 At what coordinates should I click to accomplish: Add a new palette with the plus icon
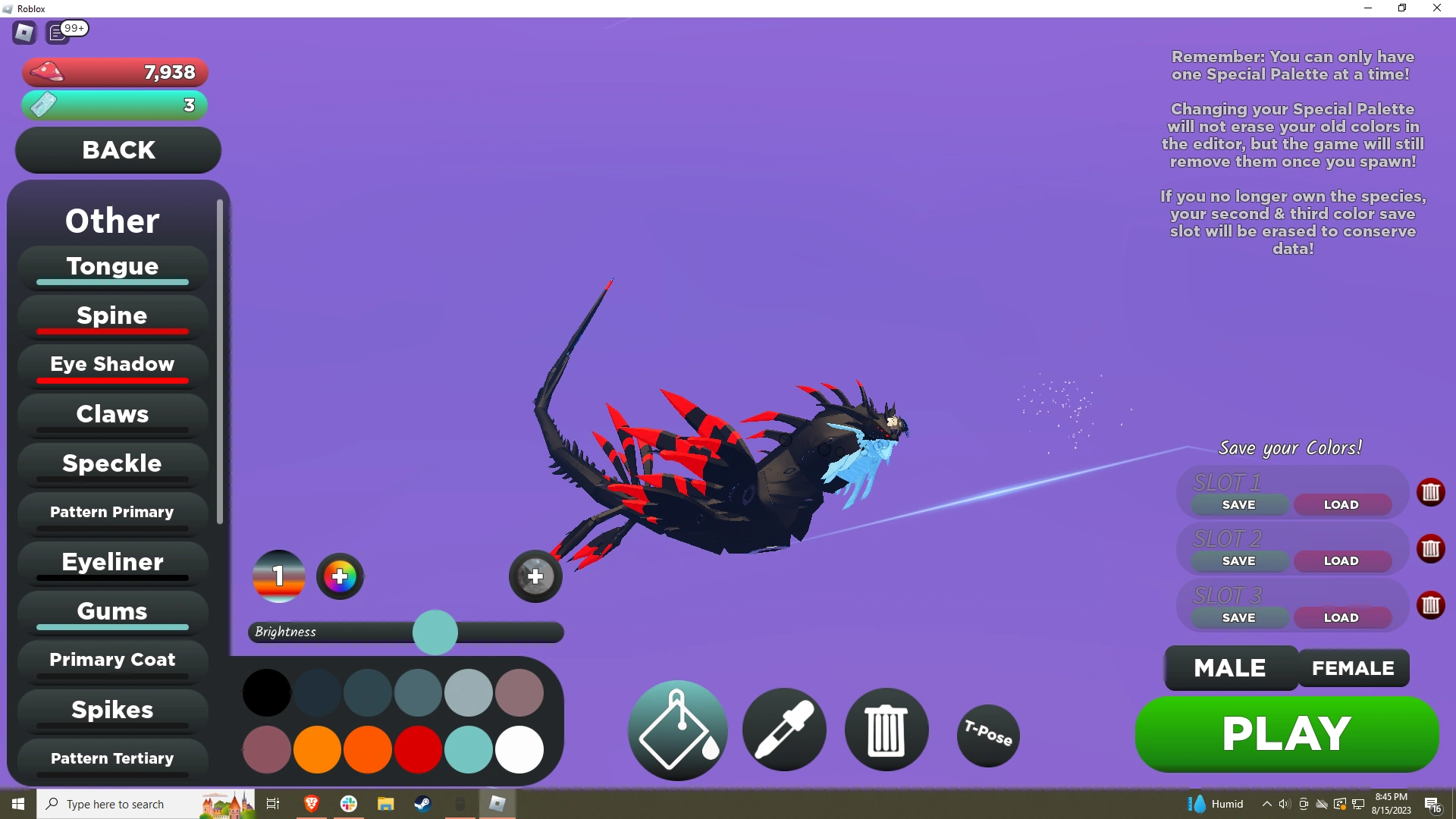pos(535,576)
